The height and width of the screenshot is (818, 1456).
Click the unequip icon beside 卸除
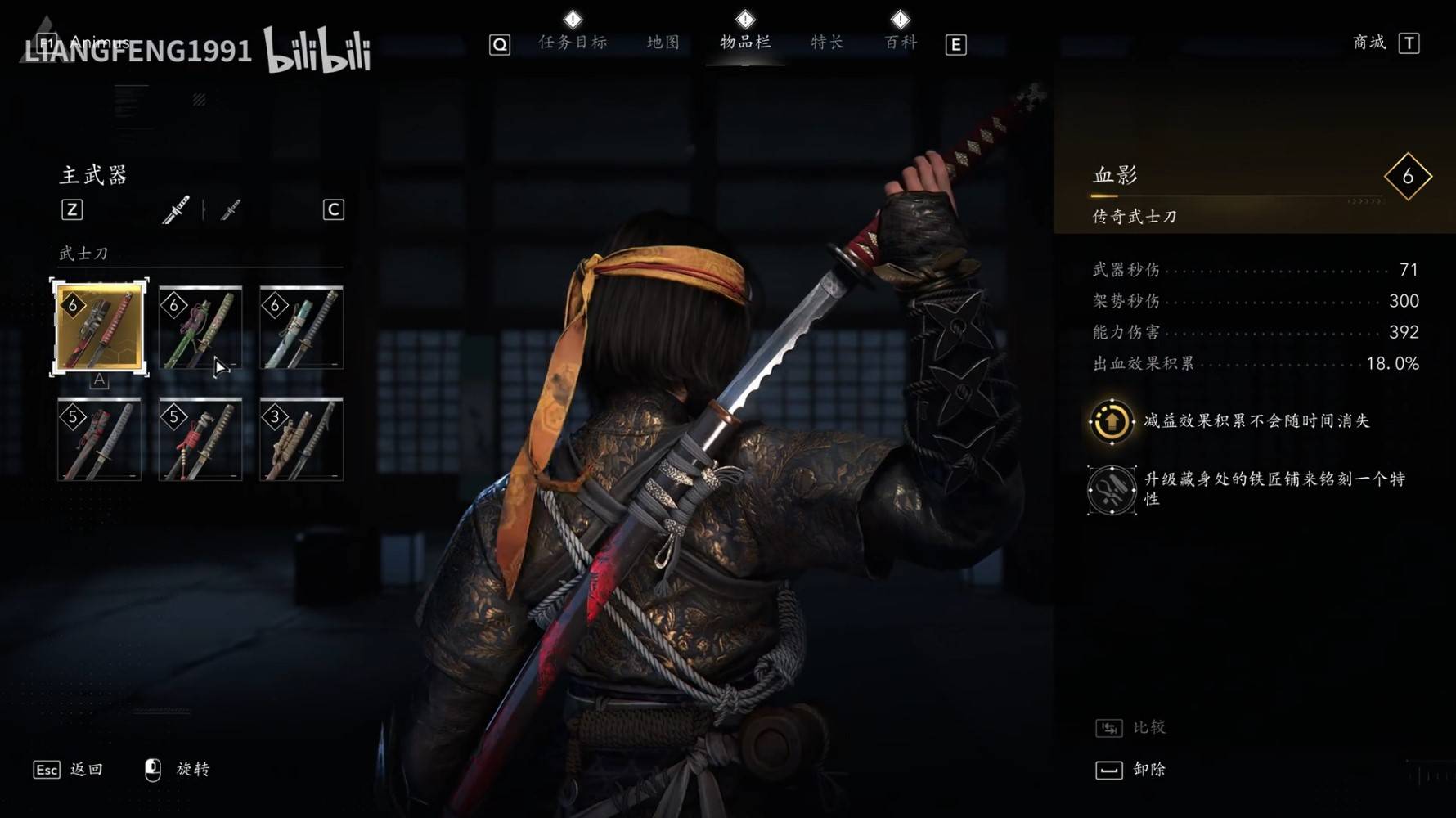coord(1110,770)
